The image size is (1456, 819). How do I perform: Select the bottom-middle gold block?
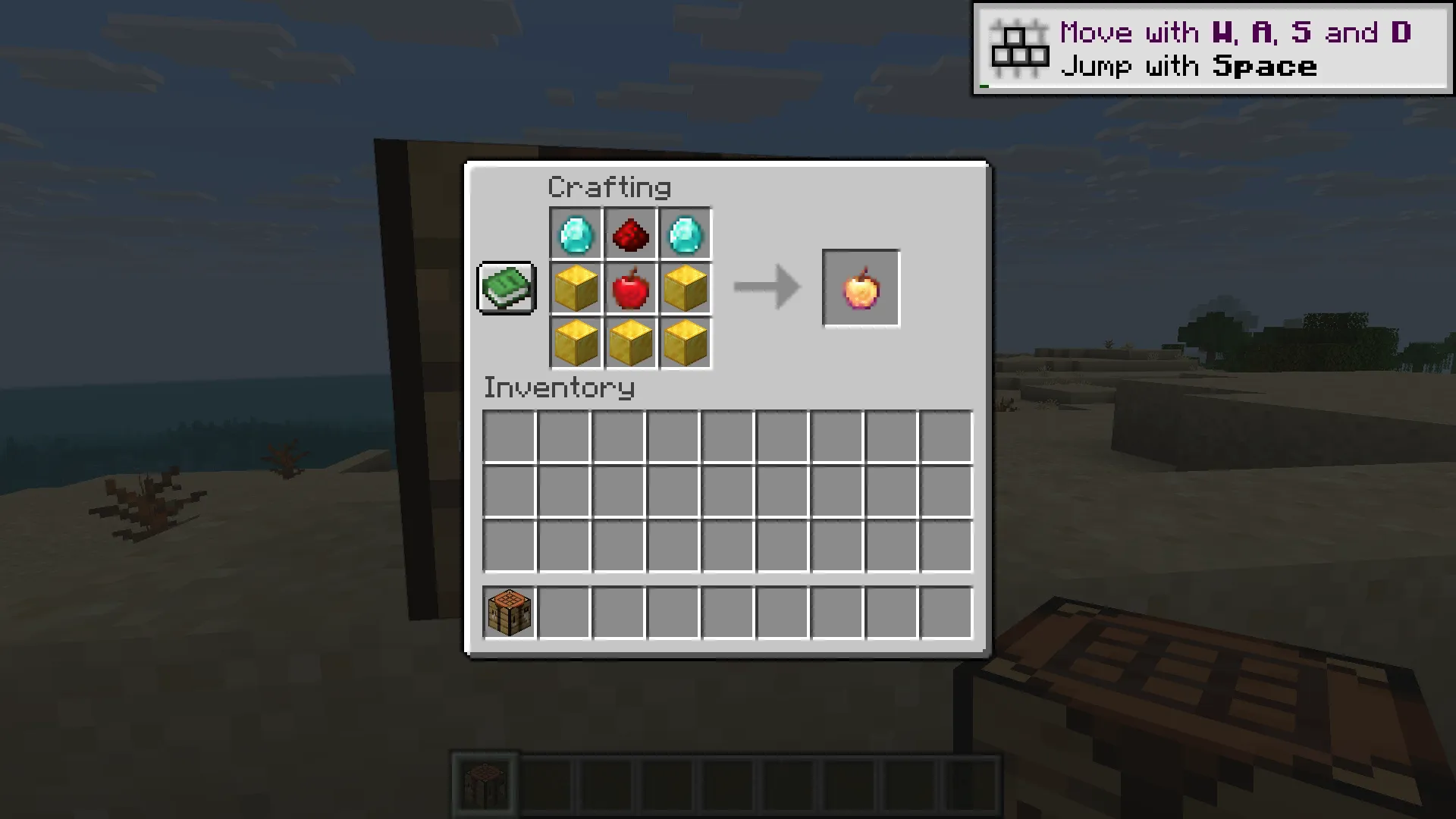coord(630,341)
